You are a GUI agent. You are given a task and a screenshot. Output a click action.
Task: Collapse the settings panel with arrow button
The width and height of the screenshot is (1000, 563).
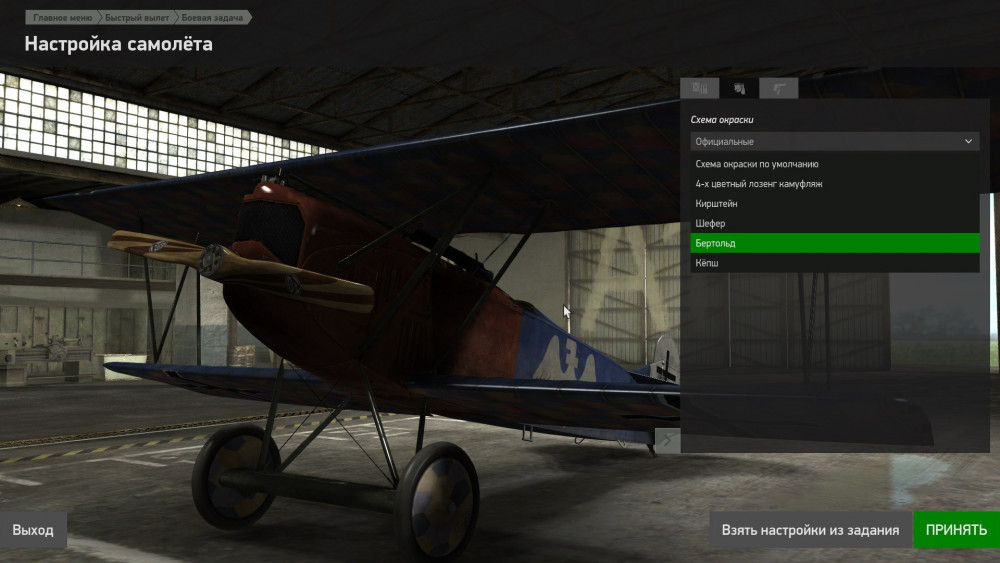667,440
